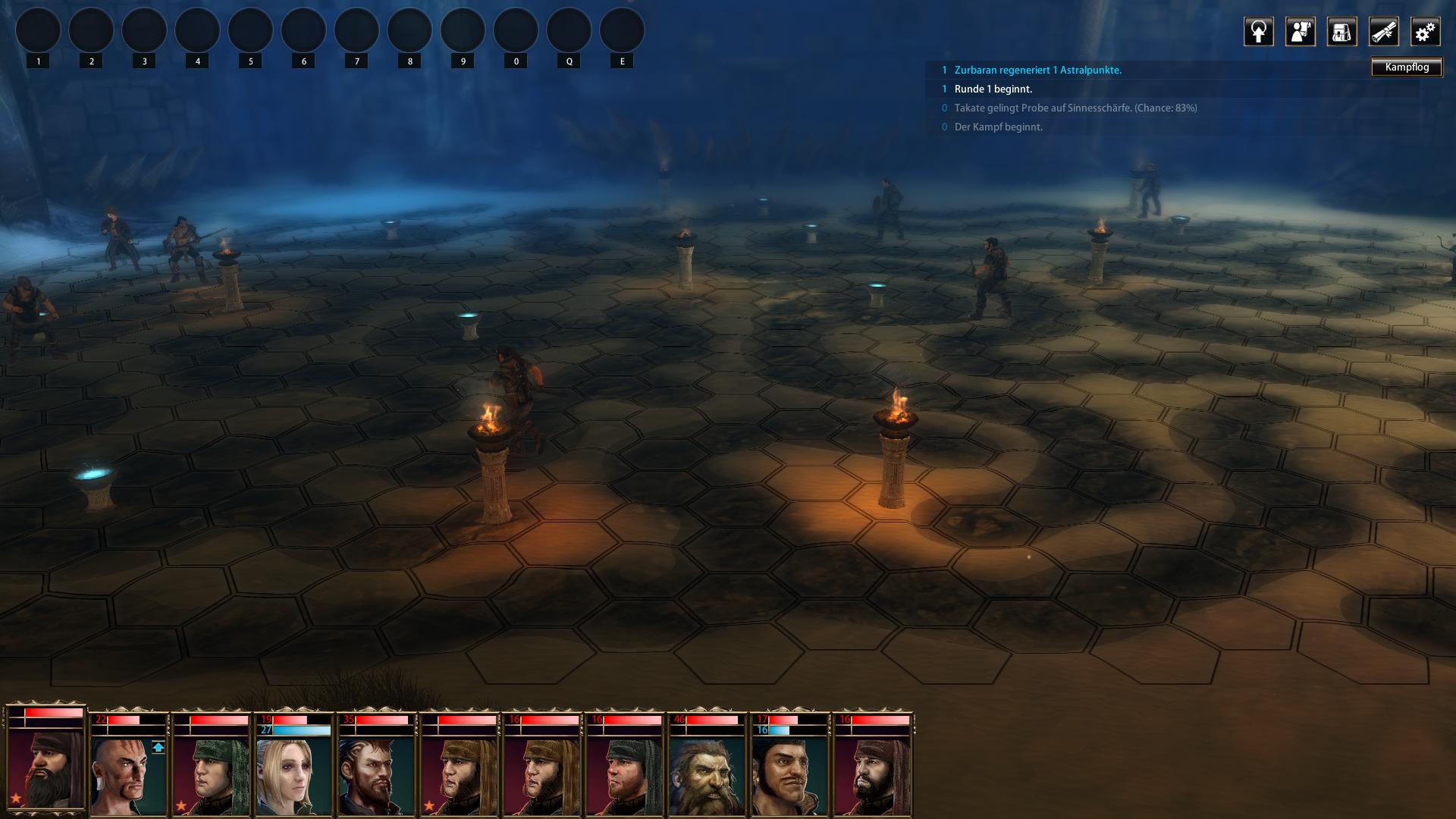Screen dimensions: 1456x819
Task: Click the level-up arrow on bald man's portrait
Action: point(158,748)
